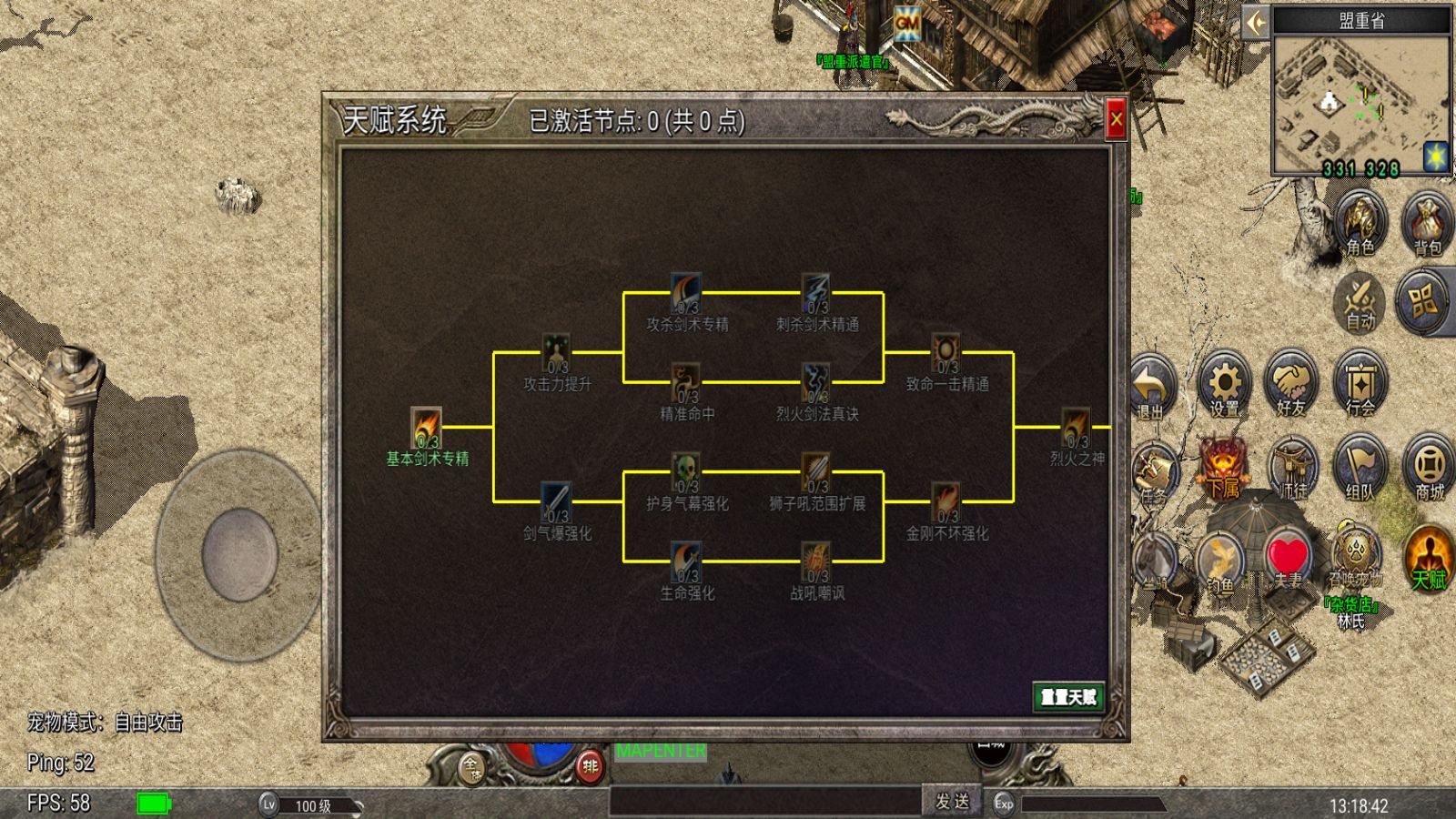The width and height of the screenshot is (1456, 819).
Task: Pick the 刺杀剑术精通 talent node
Action: tap(816, 293)
